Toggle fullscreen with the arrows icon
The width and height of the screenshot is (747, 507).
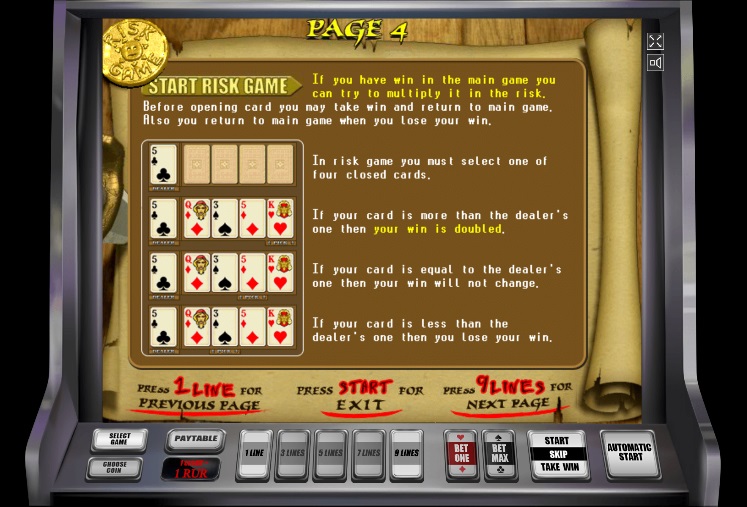click(x=655, y=41)
